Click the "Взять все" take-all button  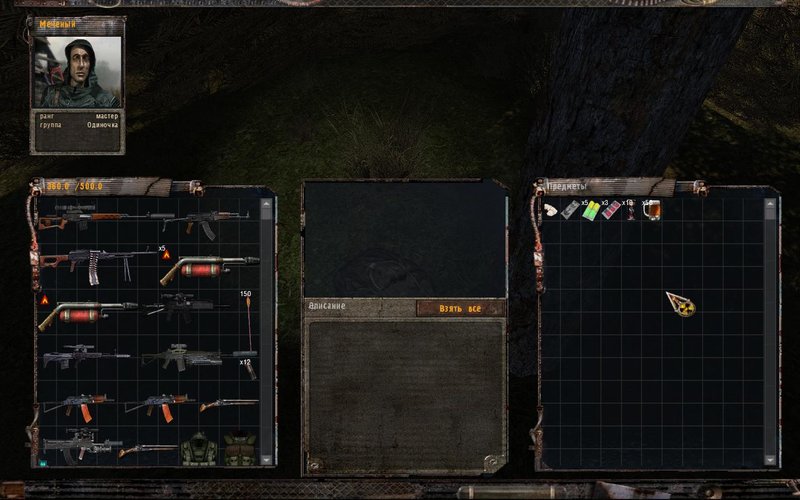pyautogui.click(x=460, y=308)
